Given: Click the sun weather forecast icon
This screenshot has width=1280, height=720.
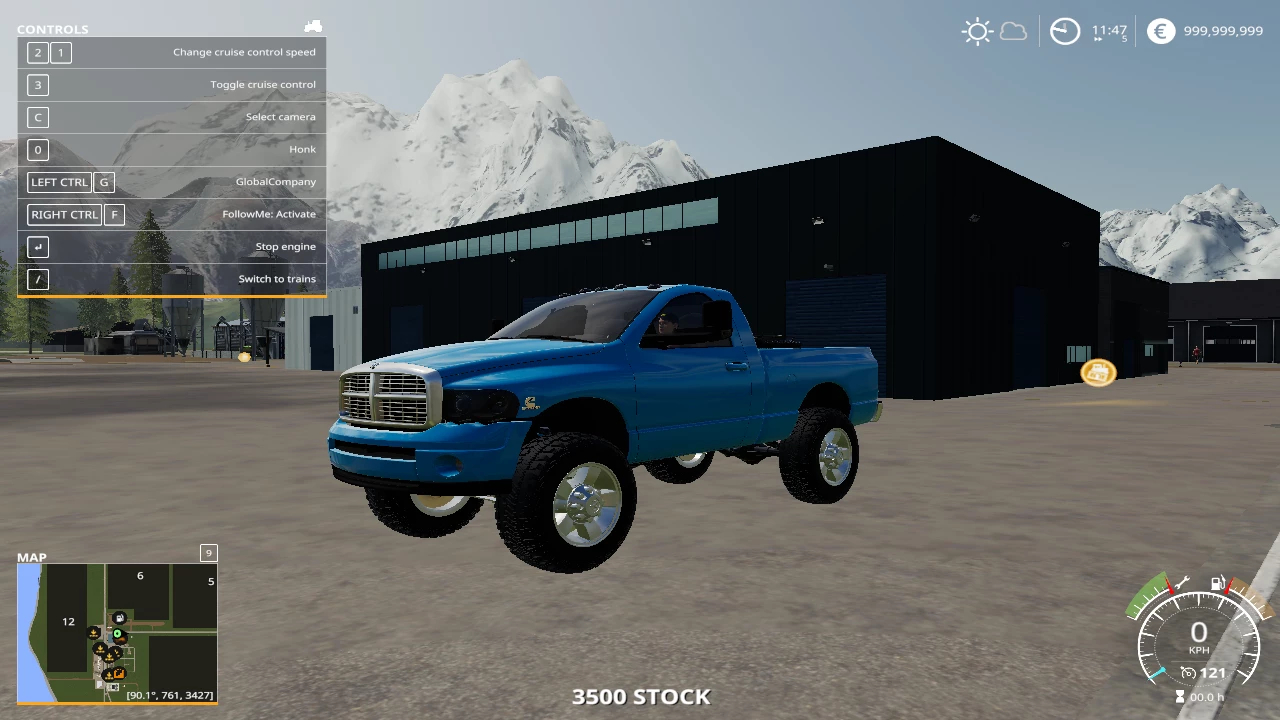Looking at the screenshot, I should coord(976,31).
